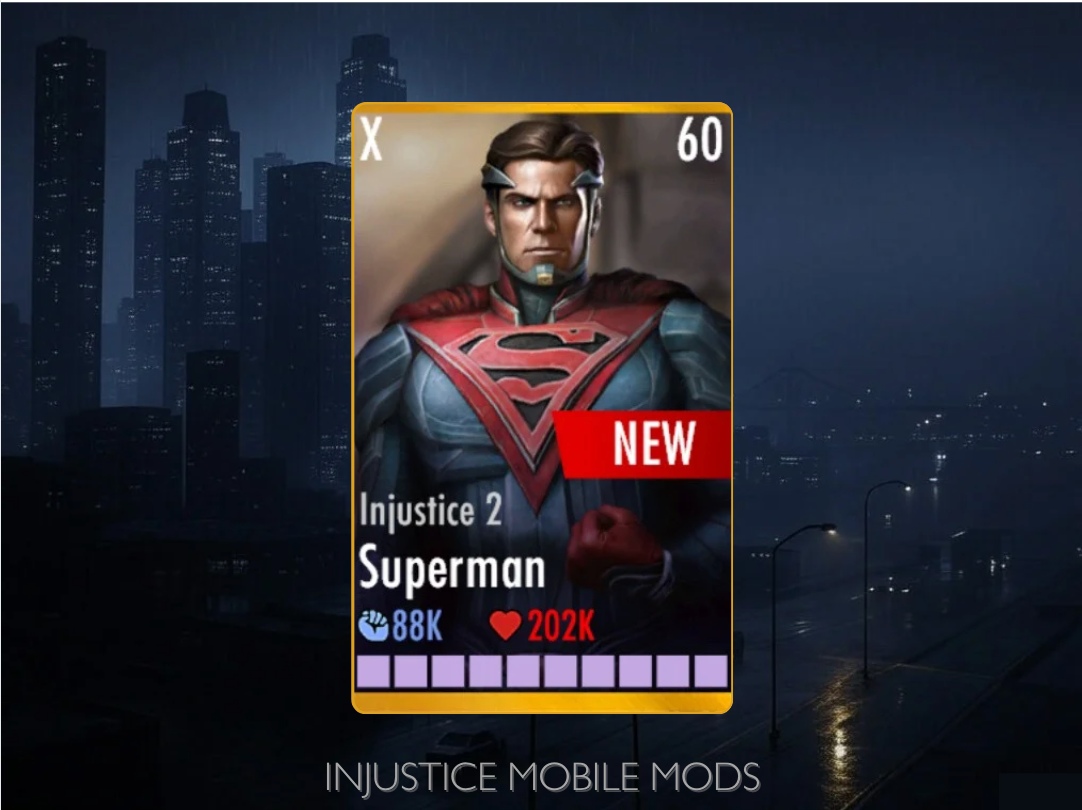Select the Injustice 2 Superman card
Viewport: 1082px width, 810px height.
click(542, 406)
